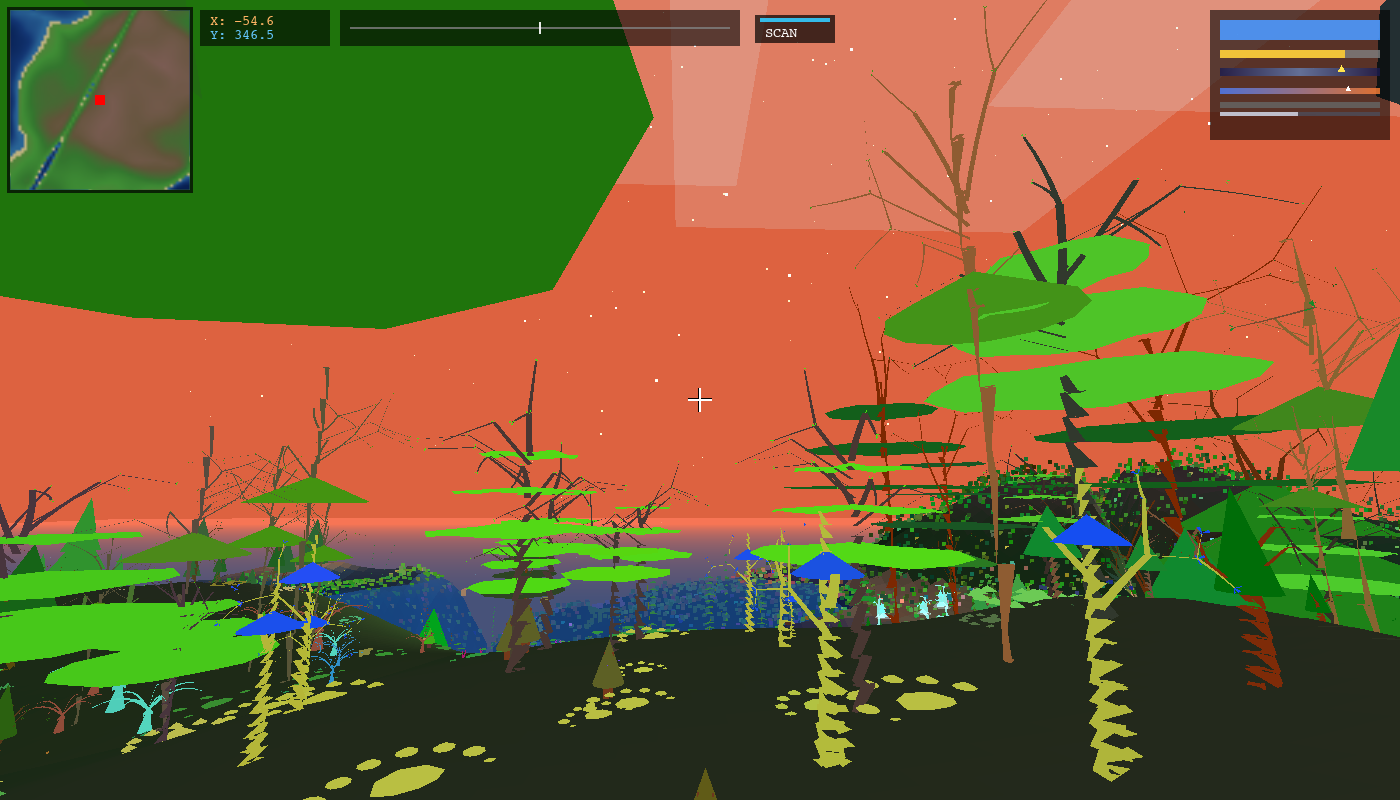Click the white triangle marker on the orange bar
1400x800 pixels.
coord(1348,88)
